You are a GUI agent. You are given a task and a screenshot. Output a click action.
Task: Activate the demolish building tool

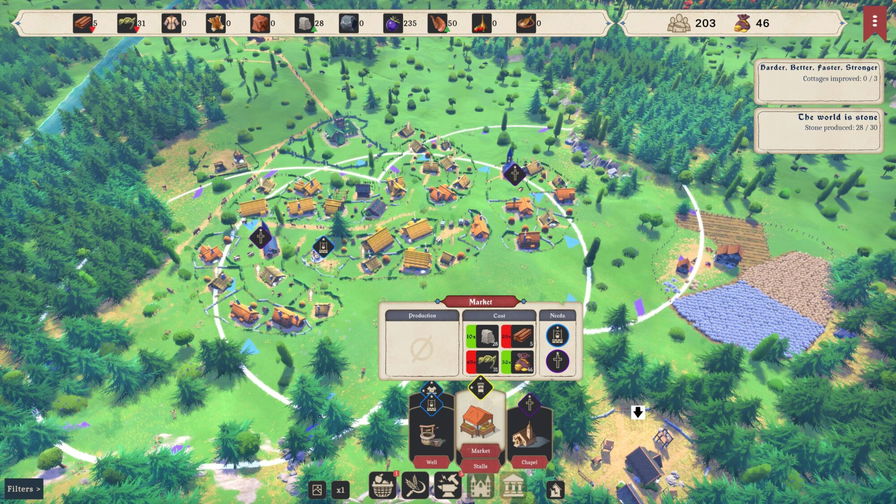click(556, 489)
